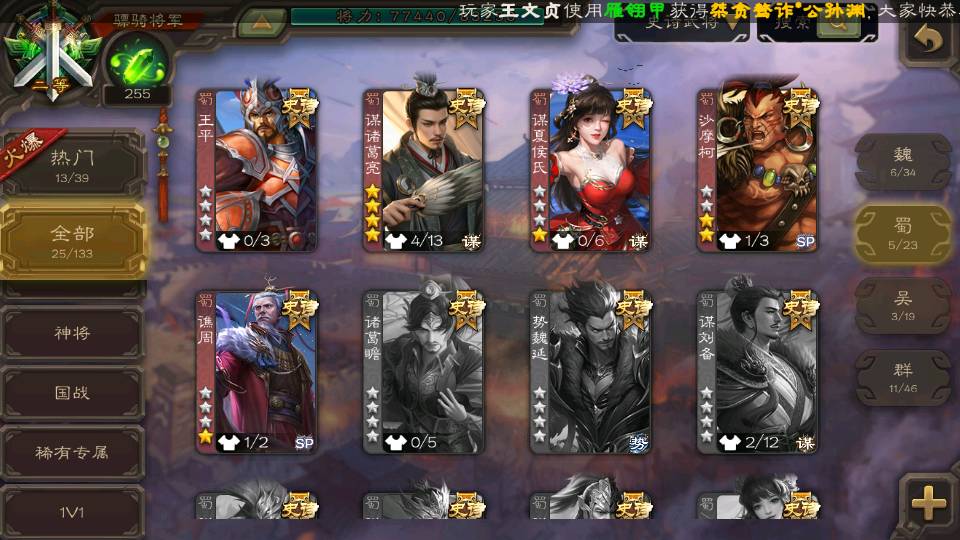The image size is (960, 540).
Task: Show the 稀有专属 category
Action: (x=72, y=452)
